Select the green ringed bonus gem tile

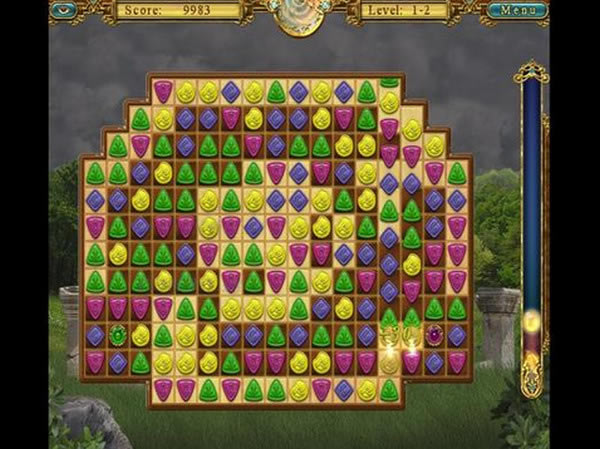(118, 335)
